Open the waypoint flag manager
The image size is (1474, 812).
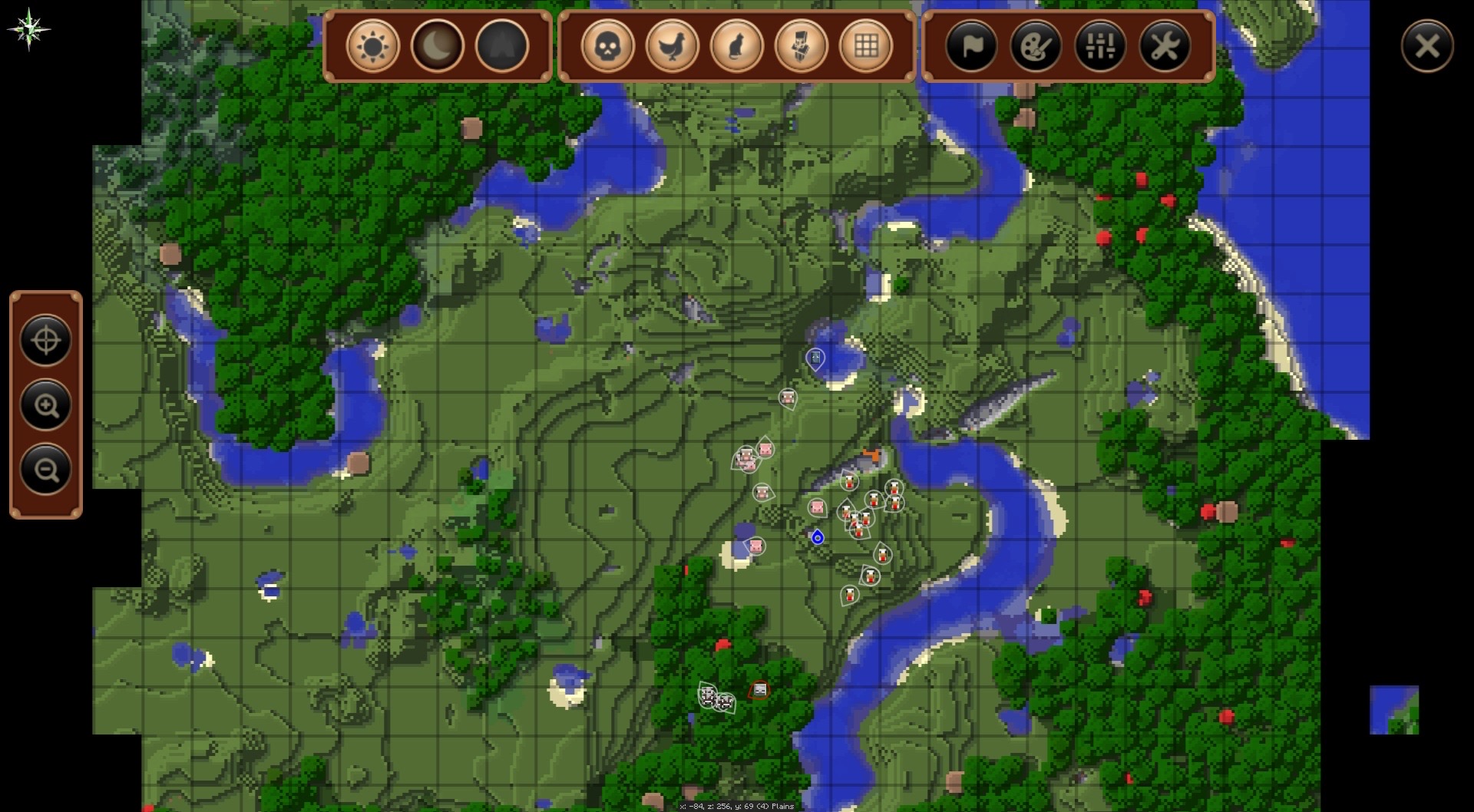point(971,46)
